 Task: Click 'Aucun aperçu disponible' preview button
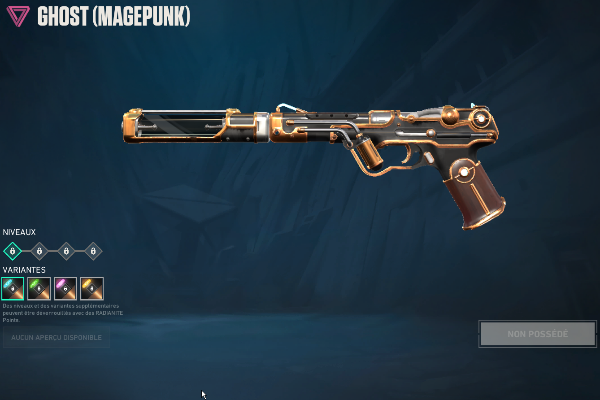[56, 338]
